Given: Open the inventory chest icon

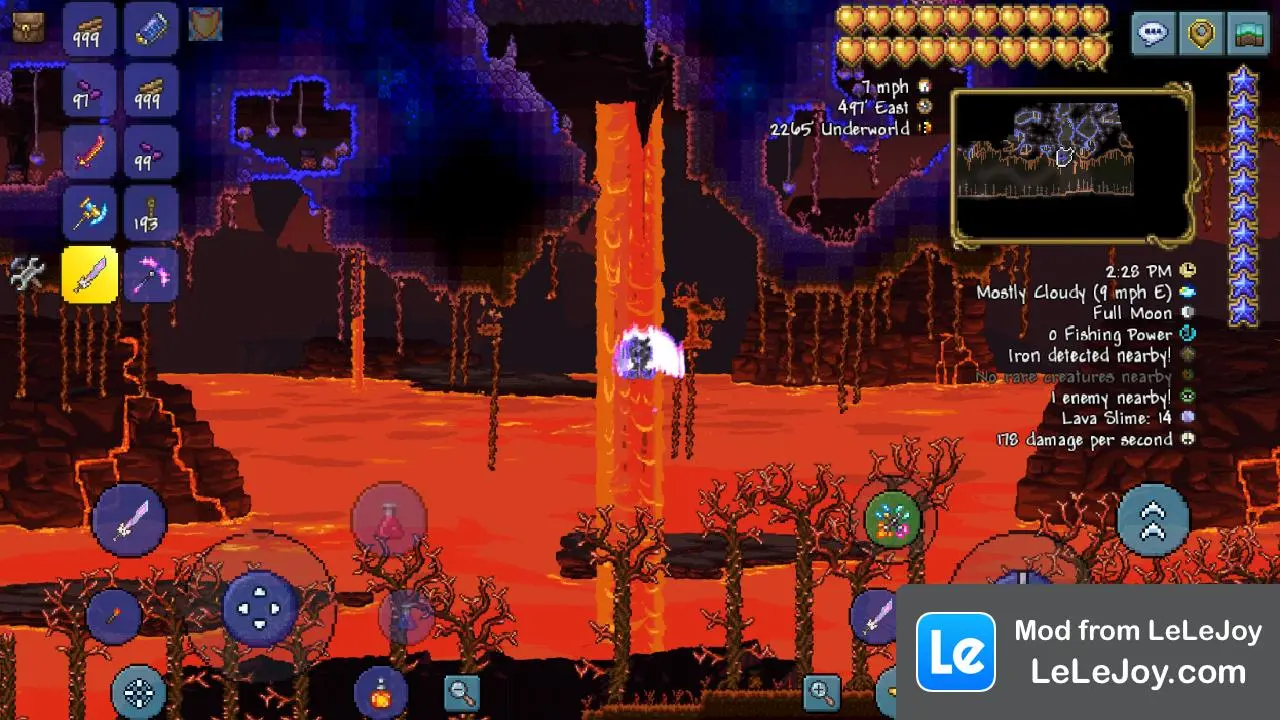Looking at the screenshot, I should (28, 27).
